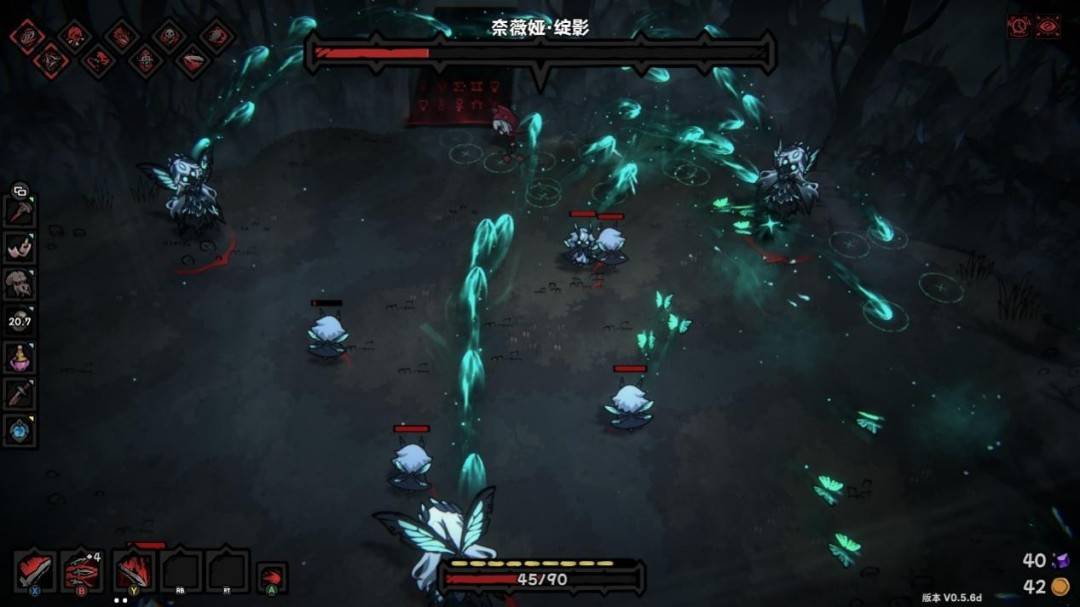Select the crosshair target relic icon

[x=145, y=61]
